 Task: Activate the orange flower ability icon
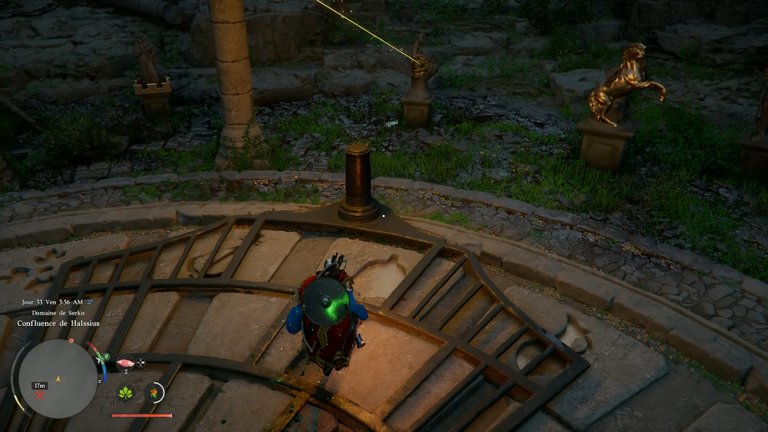(154, 393)
